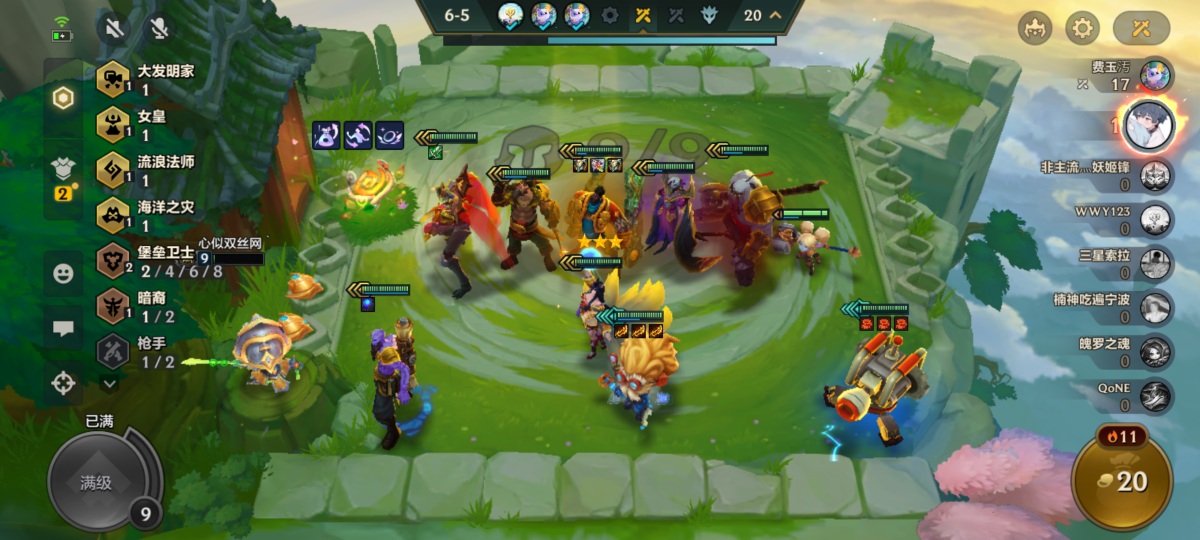Open the hexagon traits panel
Viewport: 1200px width, 540px height.
point(63,98)
